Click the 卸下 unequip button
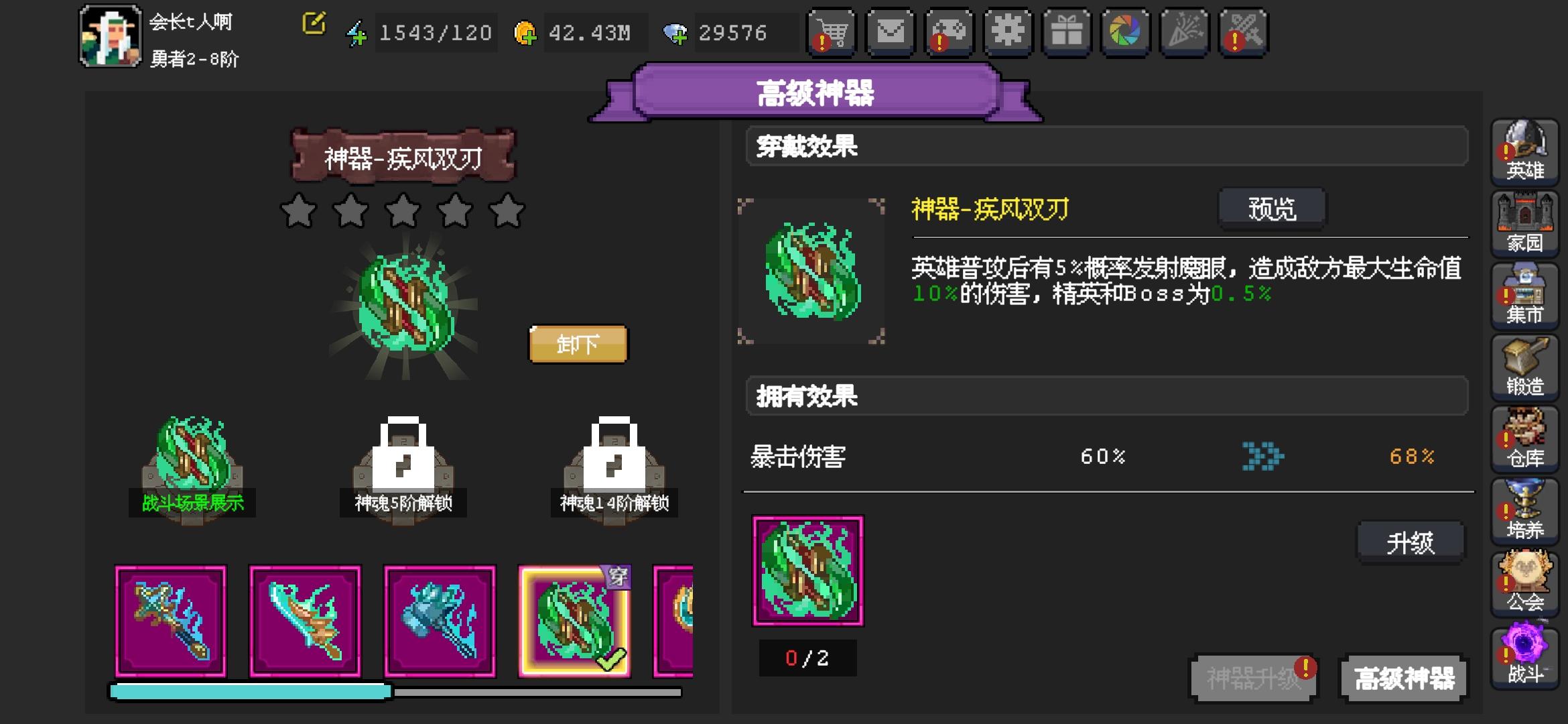Screen dimensions: 1568x724 click(x=578, y=344)
